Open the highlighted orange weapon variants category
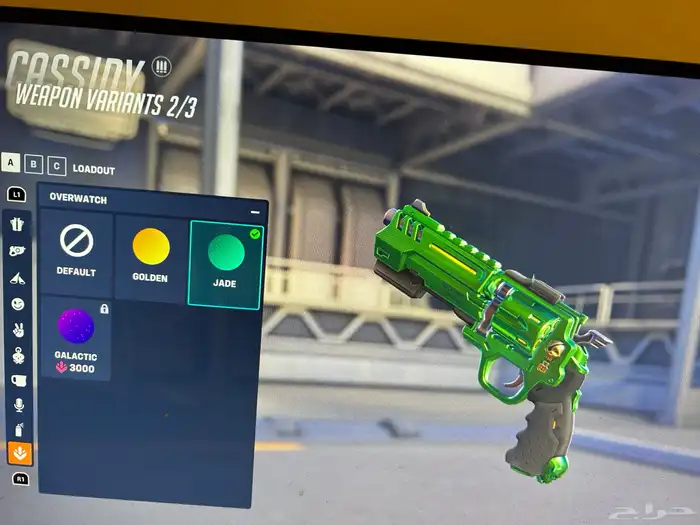The image size is (700, 525). pyautogui.click(x=19, y=454)
